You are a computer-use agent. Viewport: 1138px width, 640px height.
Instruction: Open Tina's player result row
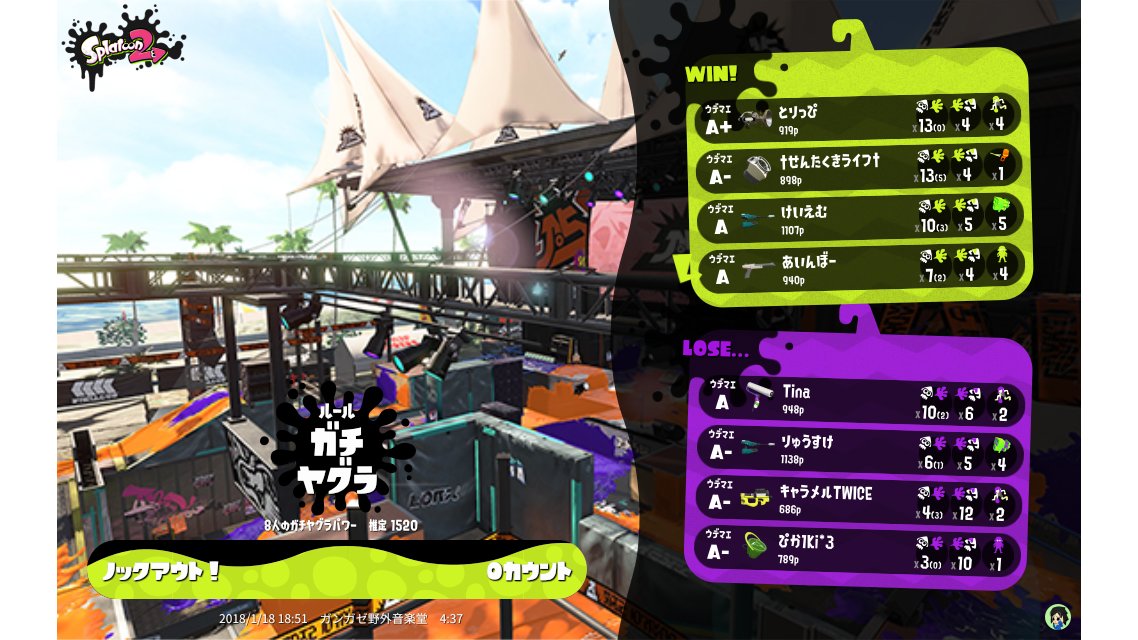858,399
